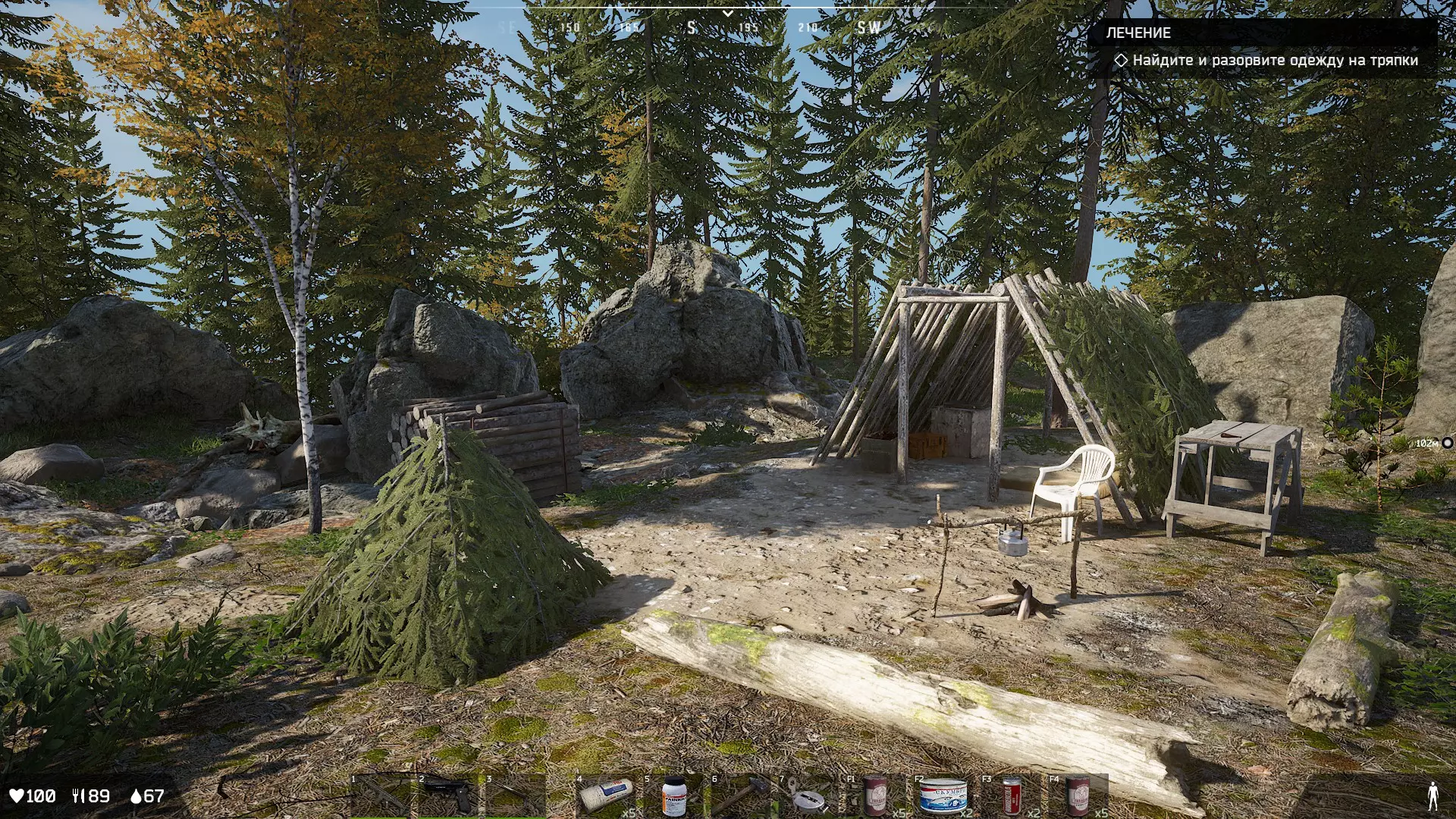Select the bandage roll in slot 4
This screenshot has width=1456, height=819.
pos(606,796)
